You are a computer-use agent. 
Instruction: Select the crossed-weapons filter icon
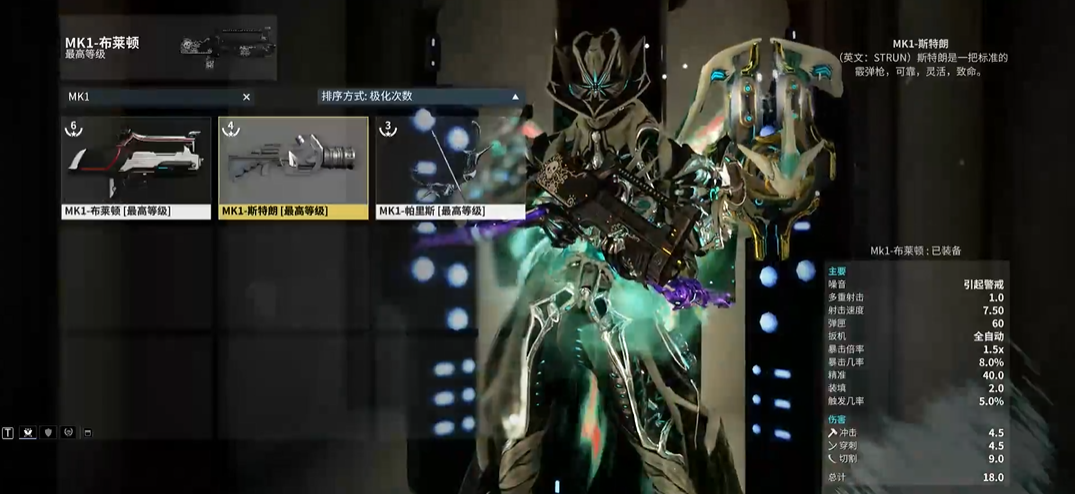tap(28, 433)
